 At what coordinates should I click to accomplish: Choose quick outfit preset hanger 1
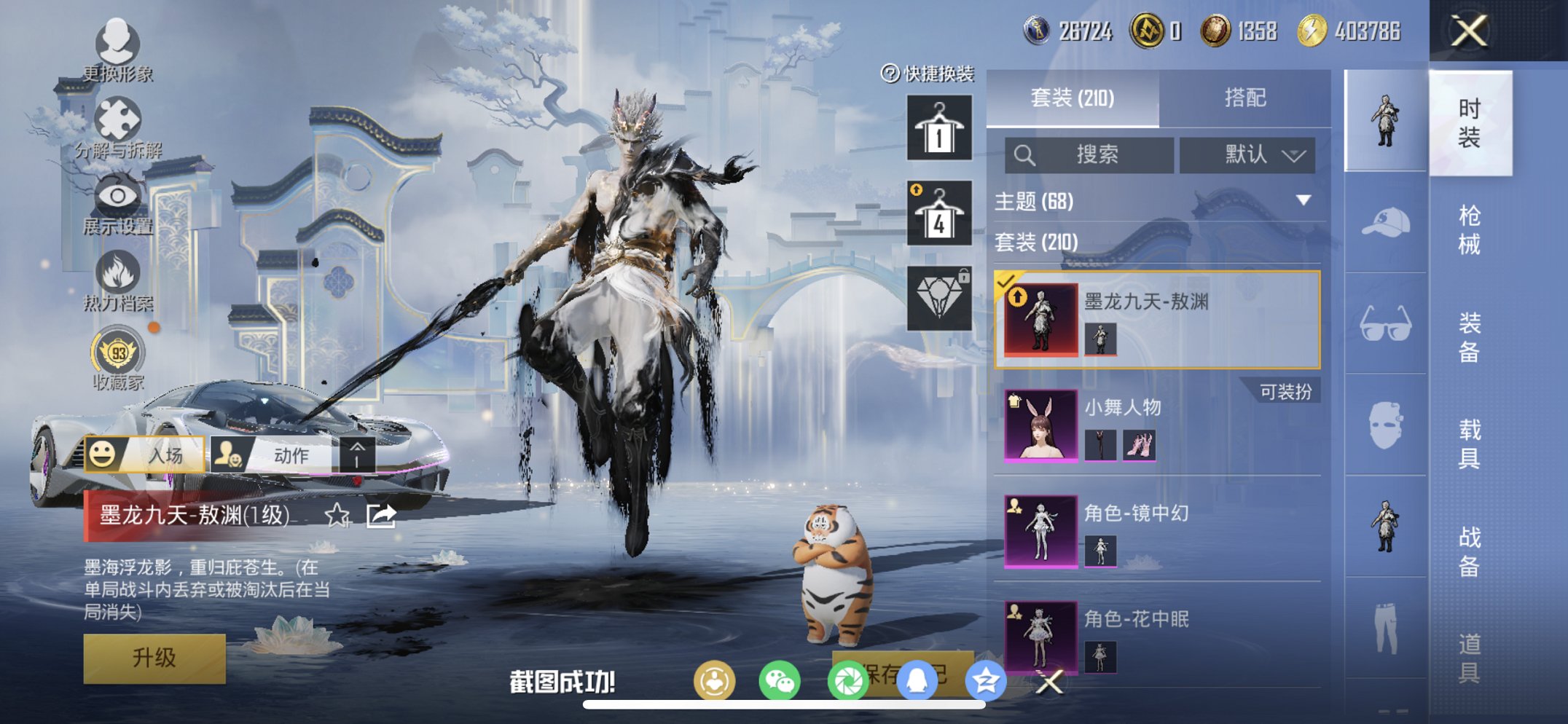point(939,128)
